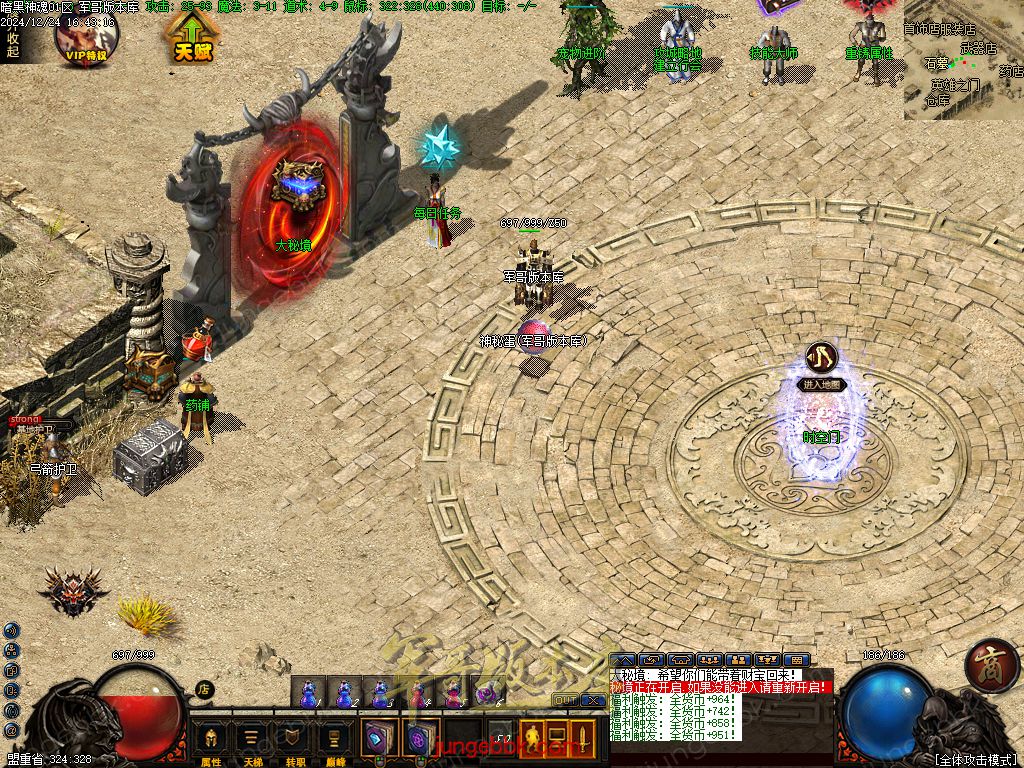Open the VIP特权 privileges icon
This screenshot has height=768, width=1024.
(87, 37)
